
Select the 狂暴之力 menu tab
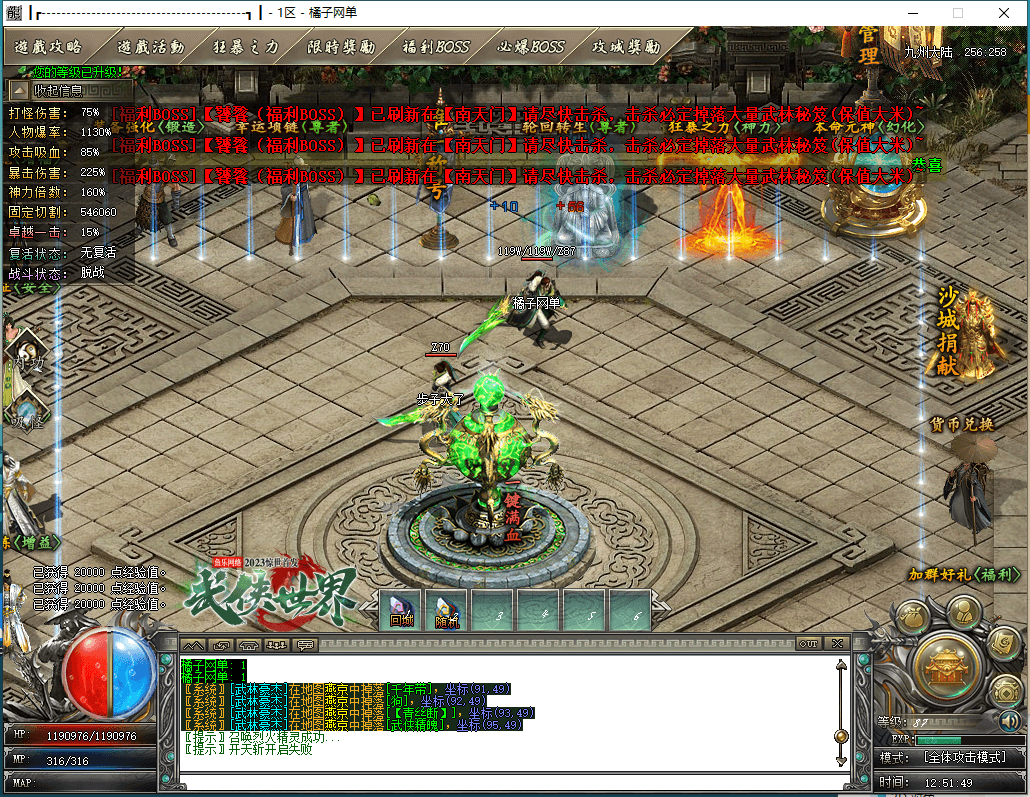246,47
